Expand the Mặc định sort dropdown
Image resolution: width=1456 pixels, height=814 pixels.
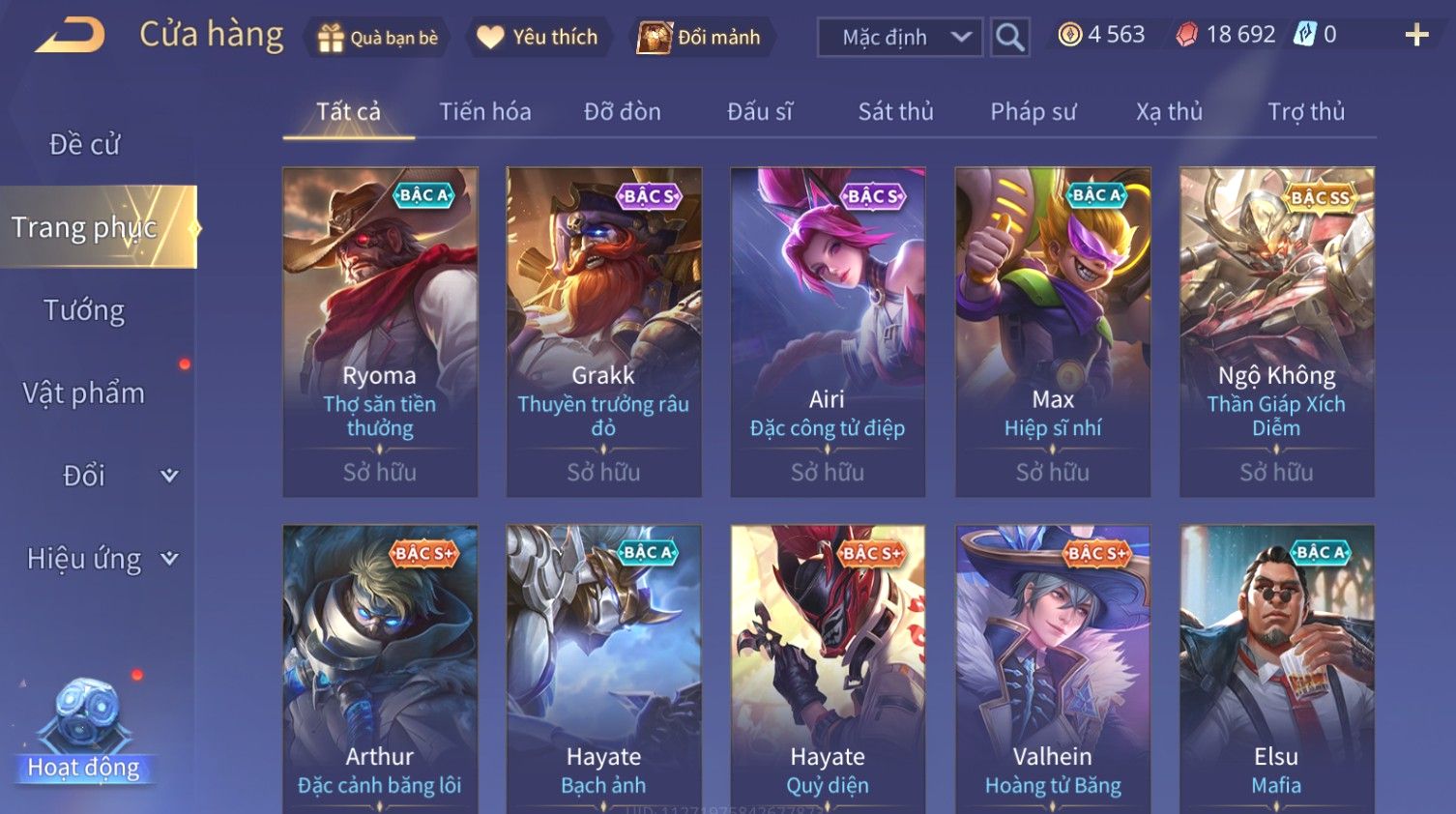coord(900,38)
